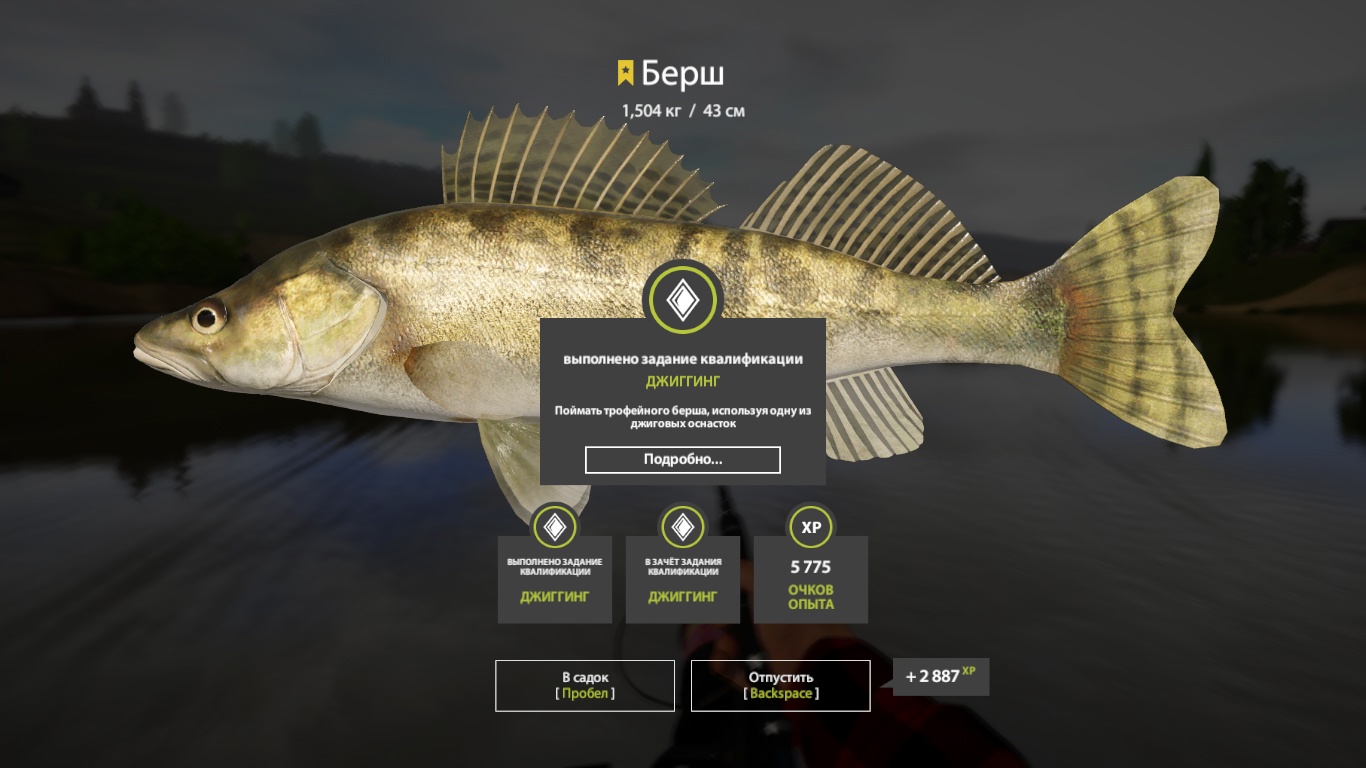The height and width of the screenshot is (768, 1366).
Task: Click the 5 775 очков опыта tile
Action: 811,579
